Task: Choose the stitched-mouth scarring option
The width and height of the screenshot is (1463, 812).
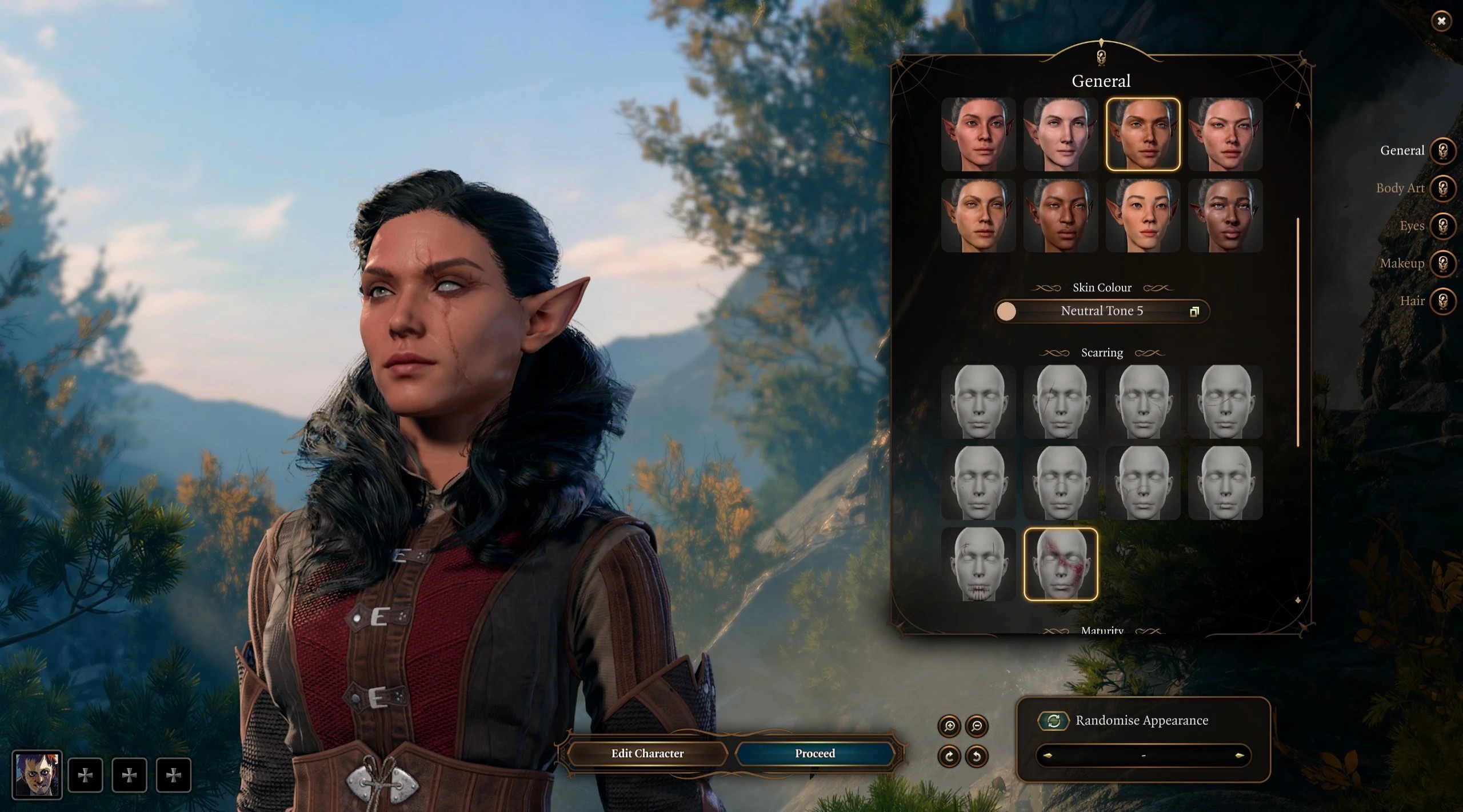Action: tap(978, 565)
